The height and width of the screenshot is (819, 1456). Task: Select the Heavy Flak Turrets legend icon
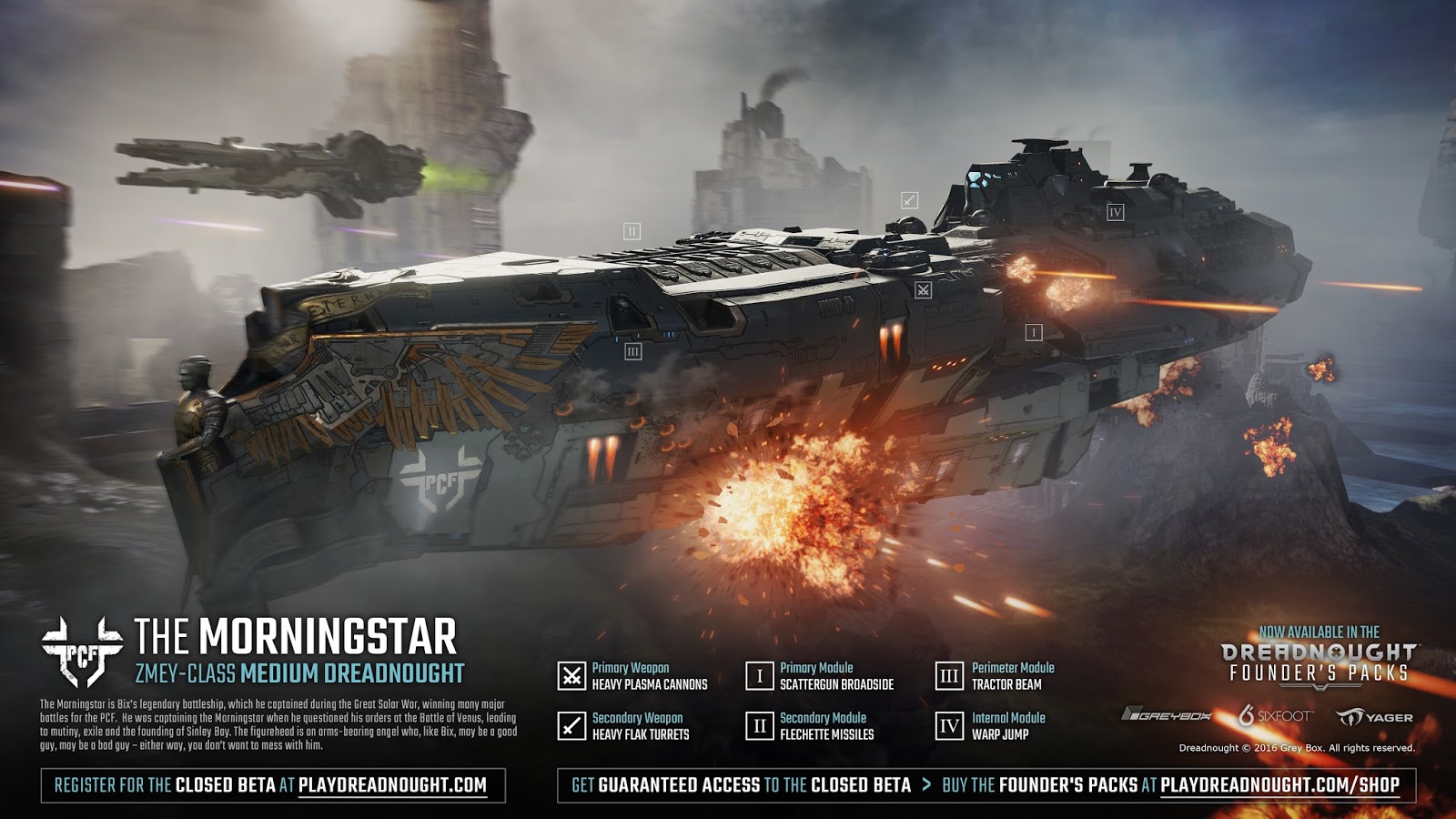[571, 726]
